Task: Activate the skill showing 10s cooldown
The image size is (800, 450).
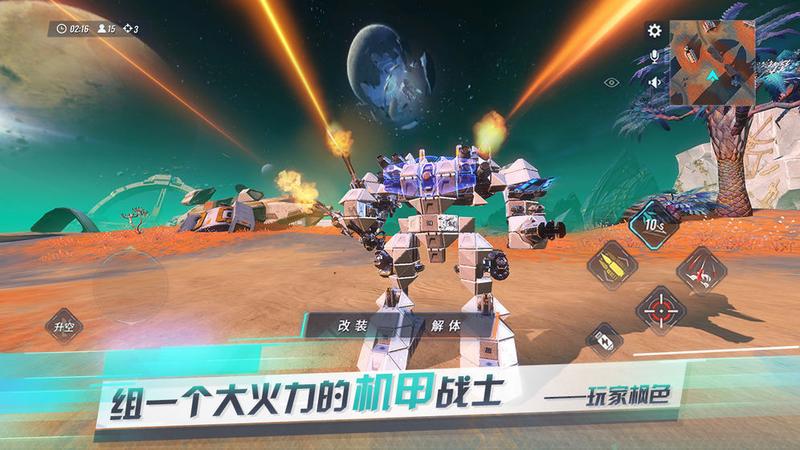Action: tap(655, 223)
